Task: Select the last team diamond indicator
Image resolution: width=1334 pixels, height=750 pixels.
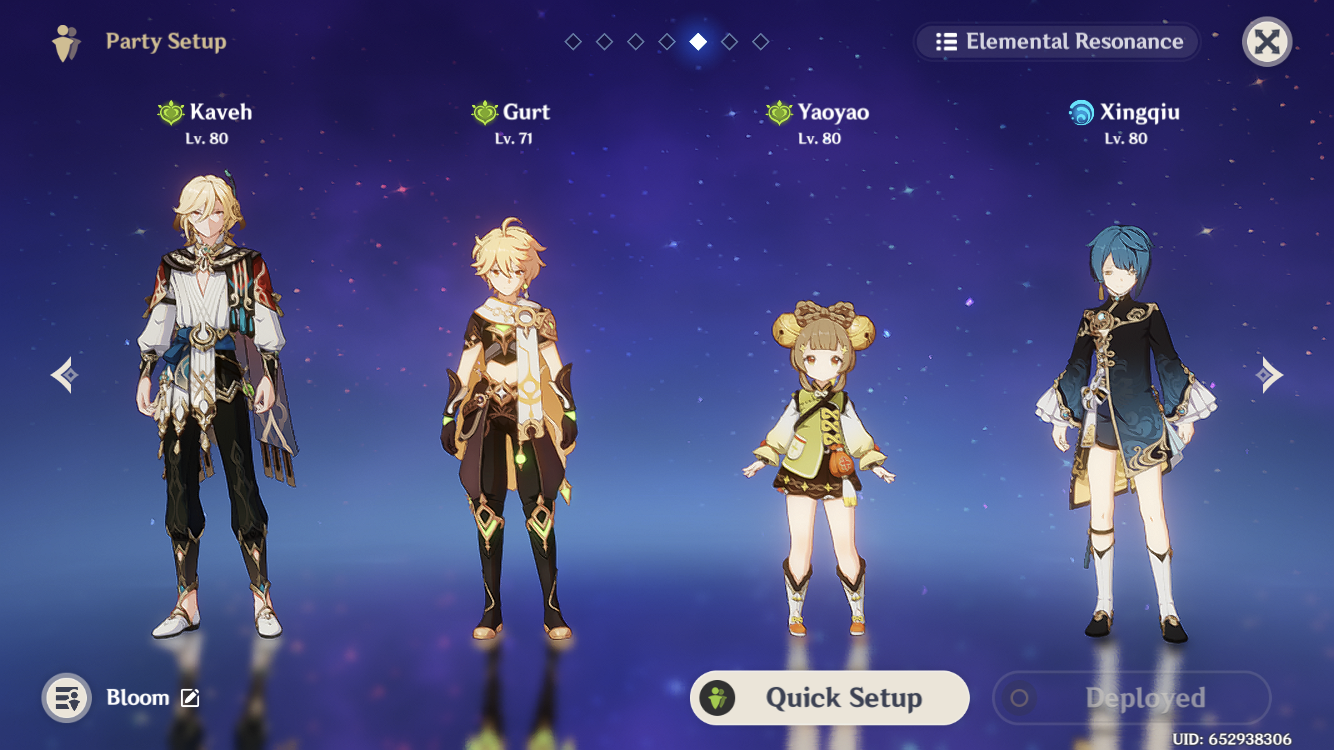Action: tap(761, 42)
